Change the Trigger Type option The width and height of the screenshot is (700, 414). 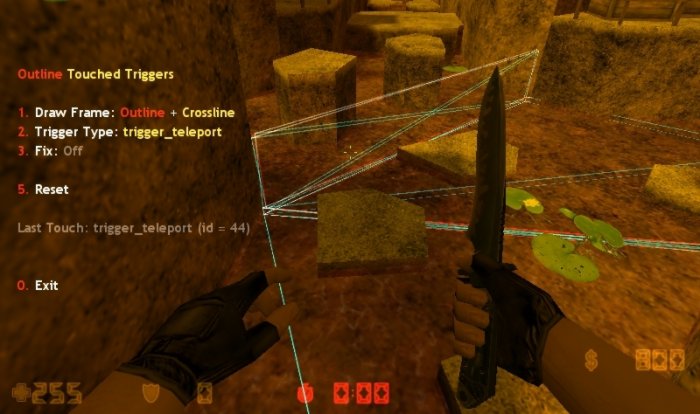coord(119,131)
